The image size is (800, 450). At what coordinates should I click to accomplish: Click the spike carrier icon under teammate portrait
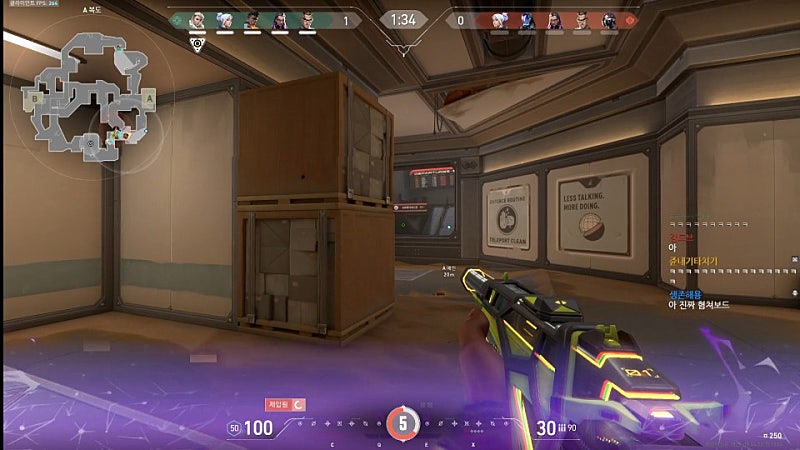point(198,44)
